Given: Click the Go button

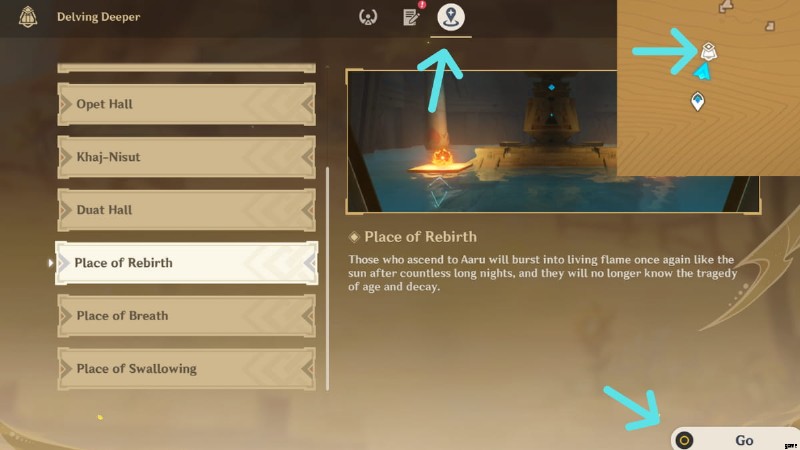Looking at the screenshot, I should (736, 439).
